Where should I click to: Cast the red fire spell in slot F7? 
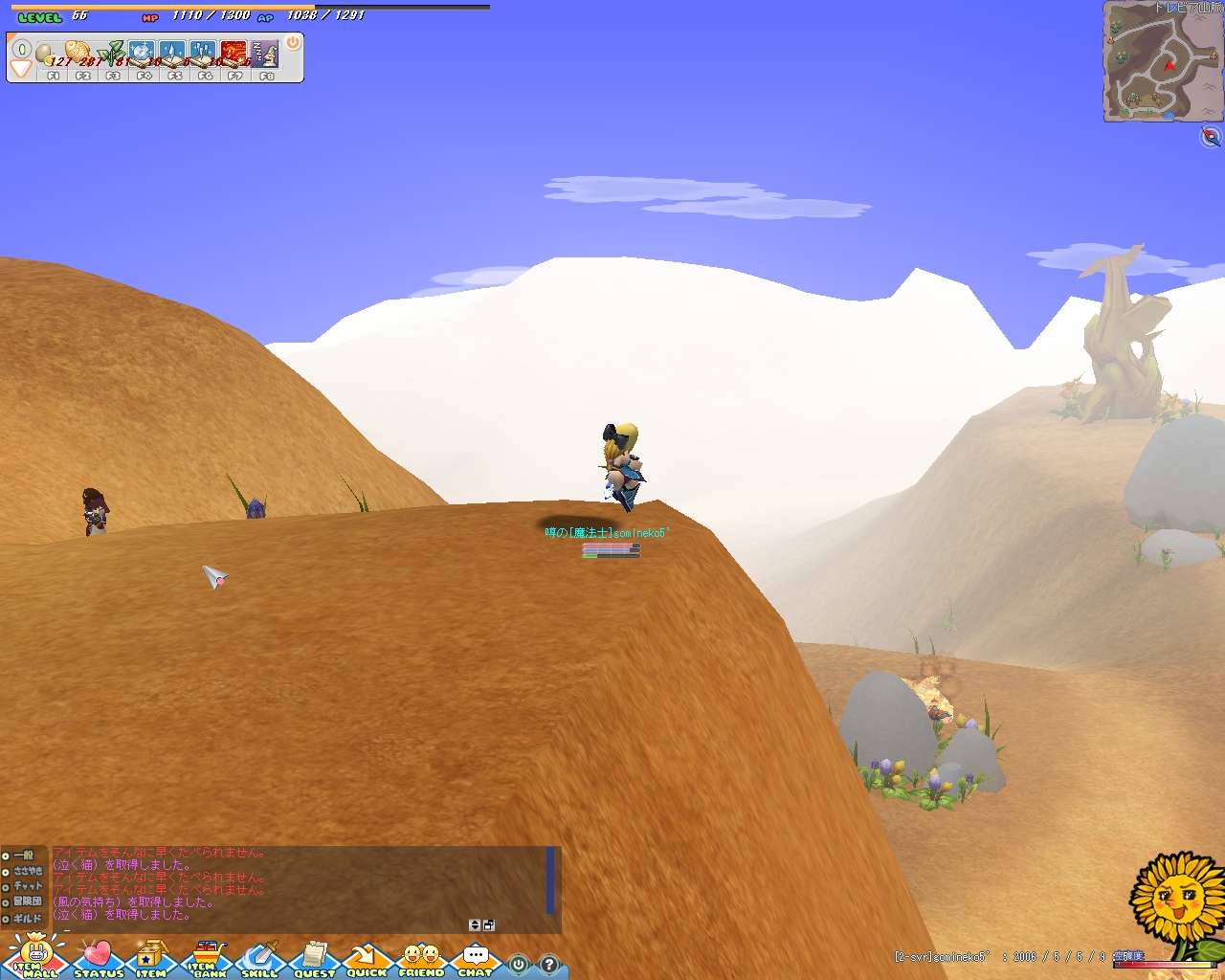pyautogui.click(x=234, y=54)
